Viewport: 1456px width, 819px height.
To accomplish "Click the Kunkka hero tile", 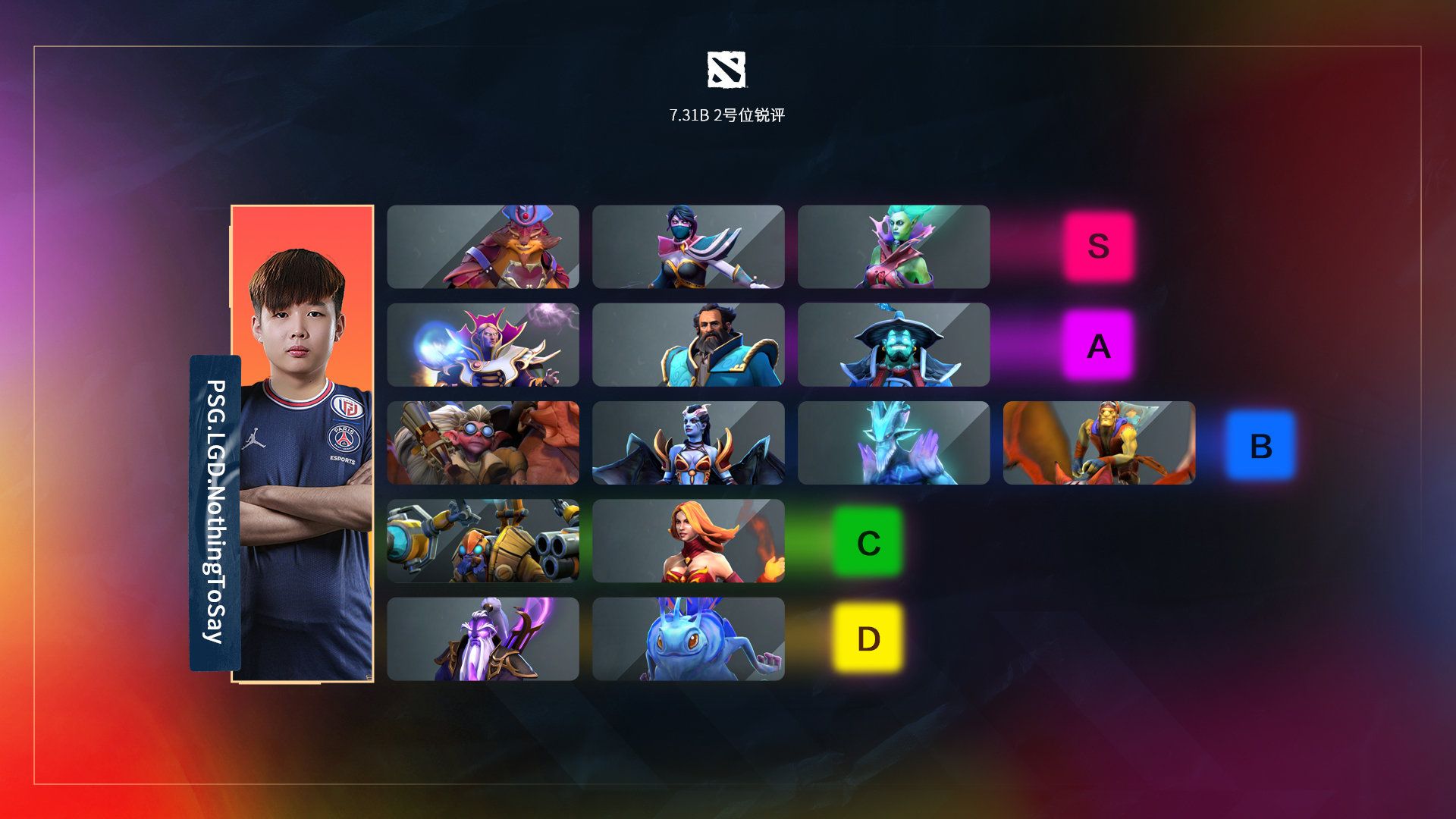I will coord(688,345).
